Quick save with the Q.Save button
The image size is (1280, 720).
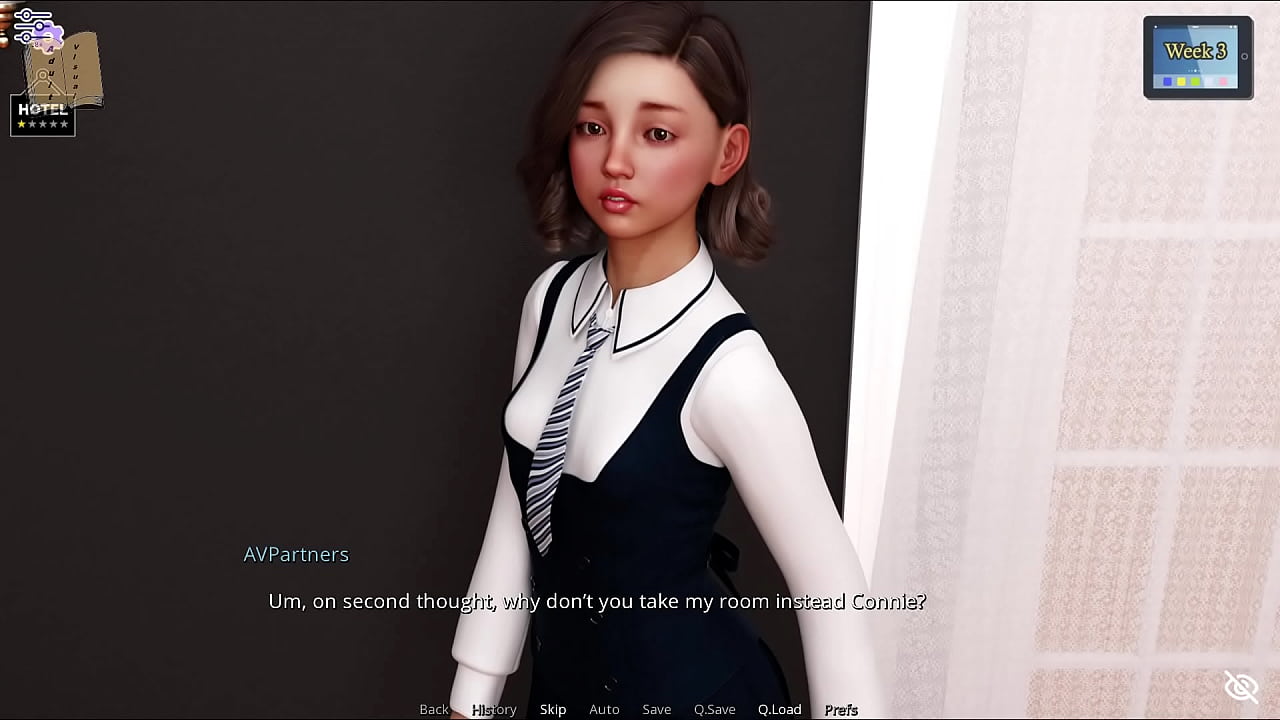714,709
